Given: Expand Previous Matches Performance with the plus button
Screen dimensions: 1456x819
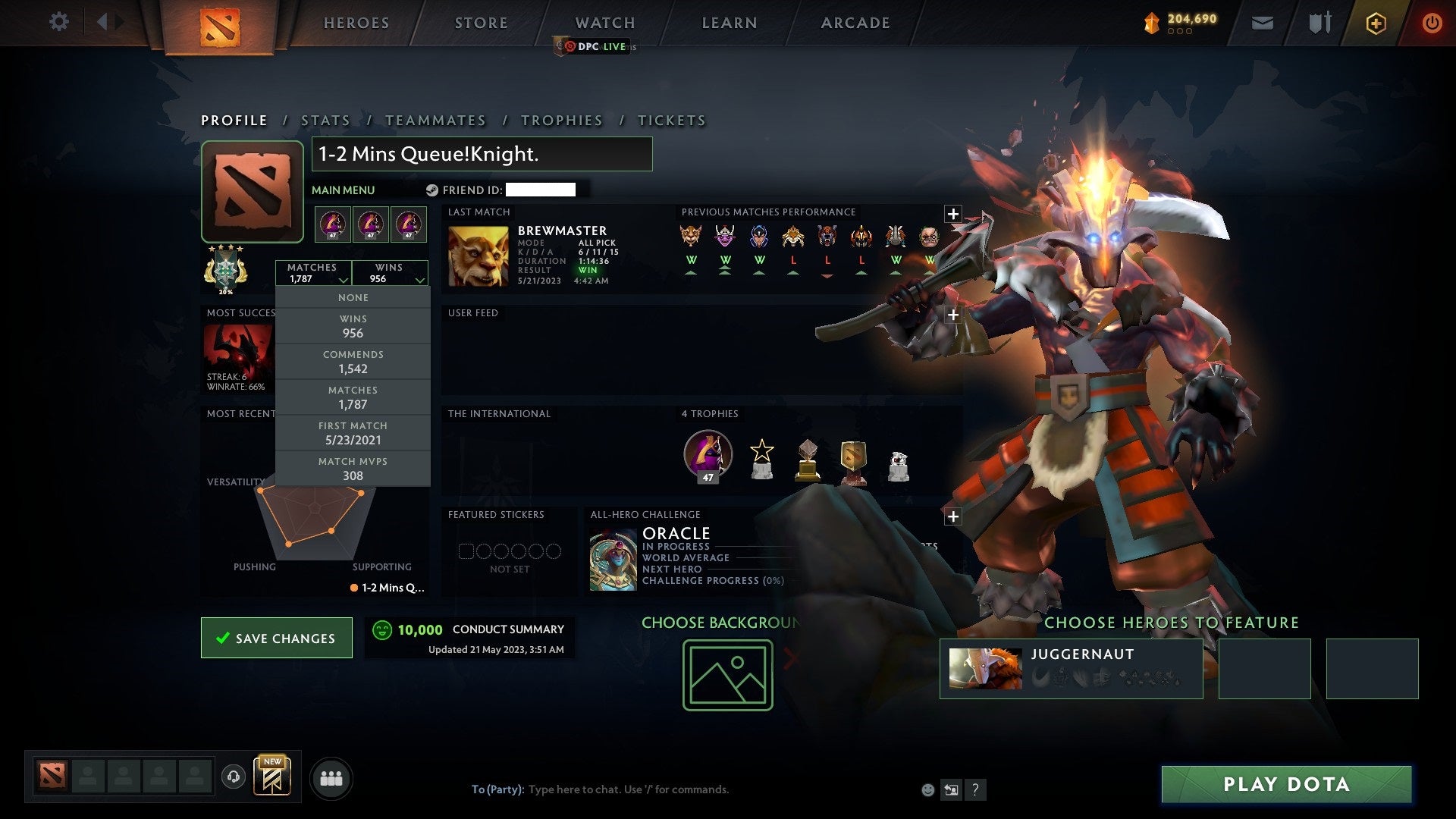Looking at the screenshot, I should pyautogui.click(x=953, y=214).
